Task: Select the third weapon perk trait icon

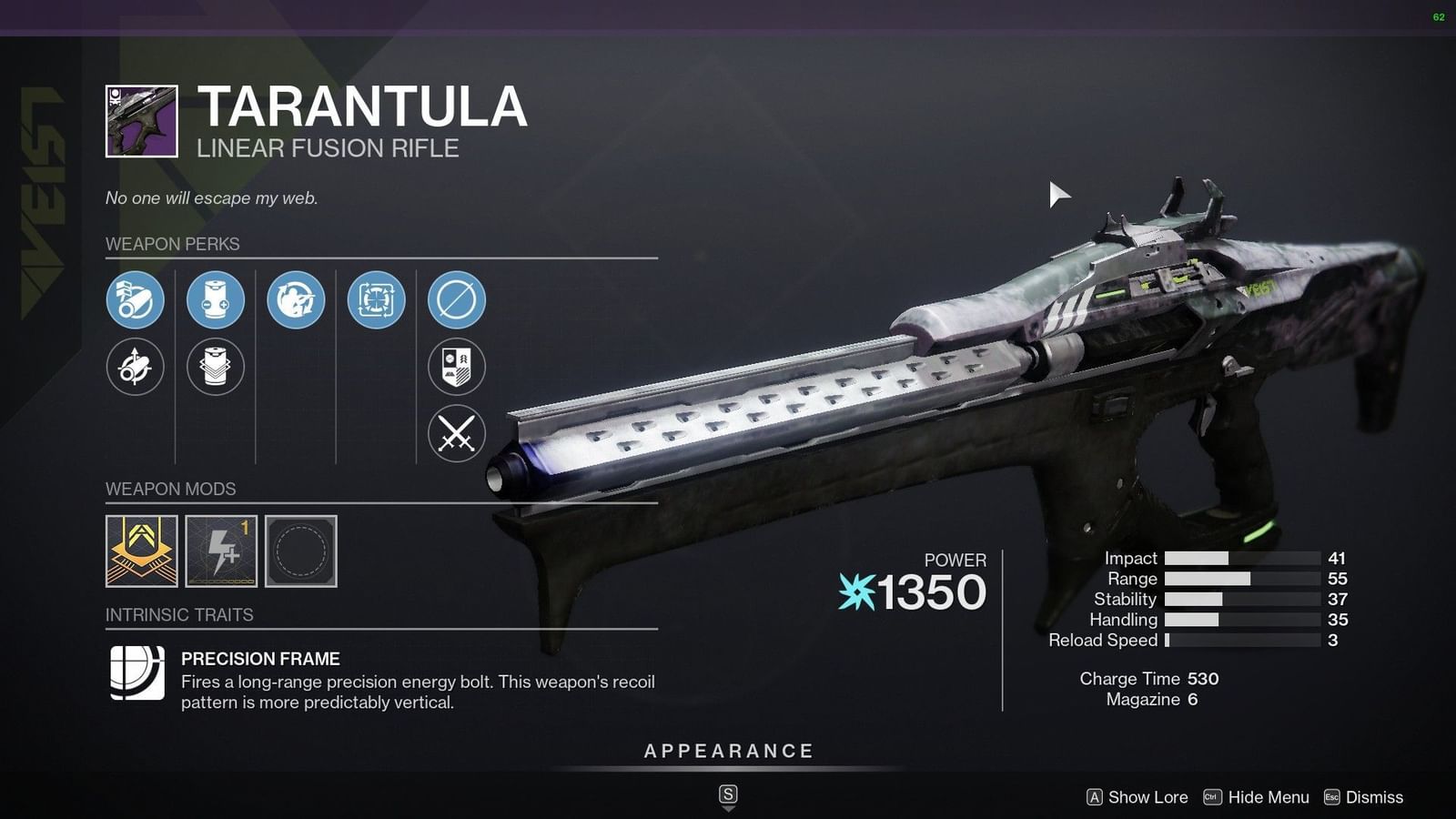Action: pyautogui.click(x=295, y=300)
